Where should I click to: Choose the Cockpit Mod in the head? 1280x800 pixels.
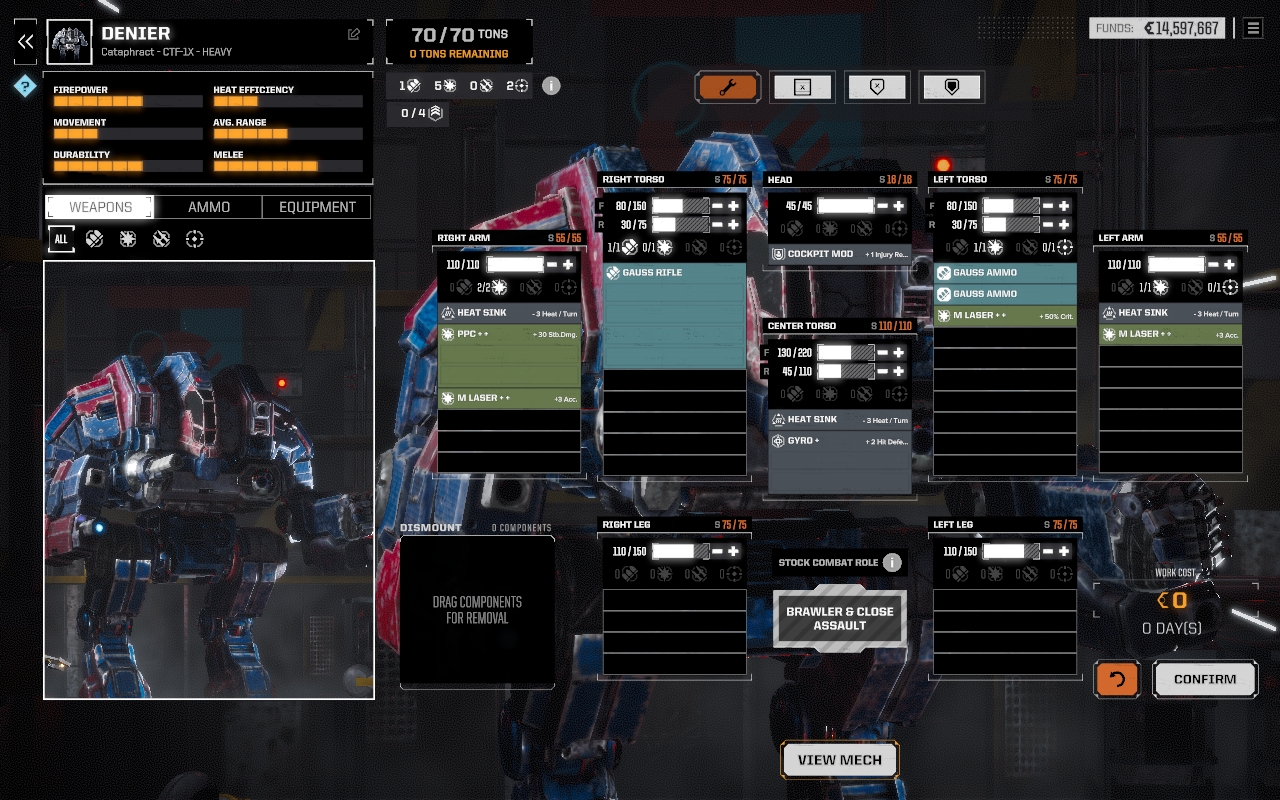[x=840, y=254]
